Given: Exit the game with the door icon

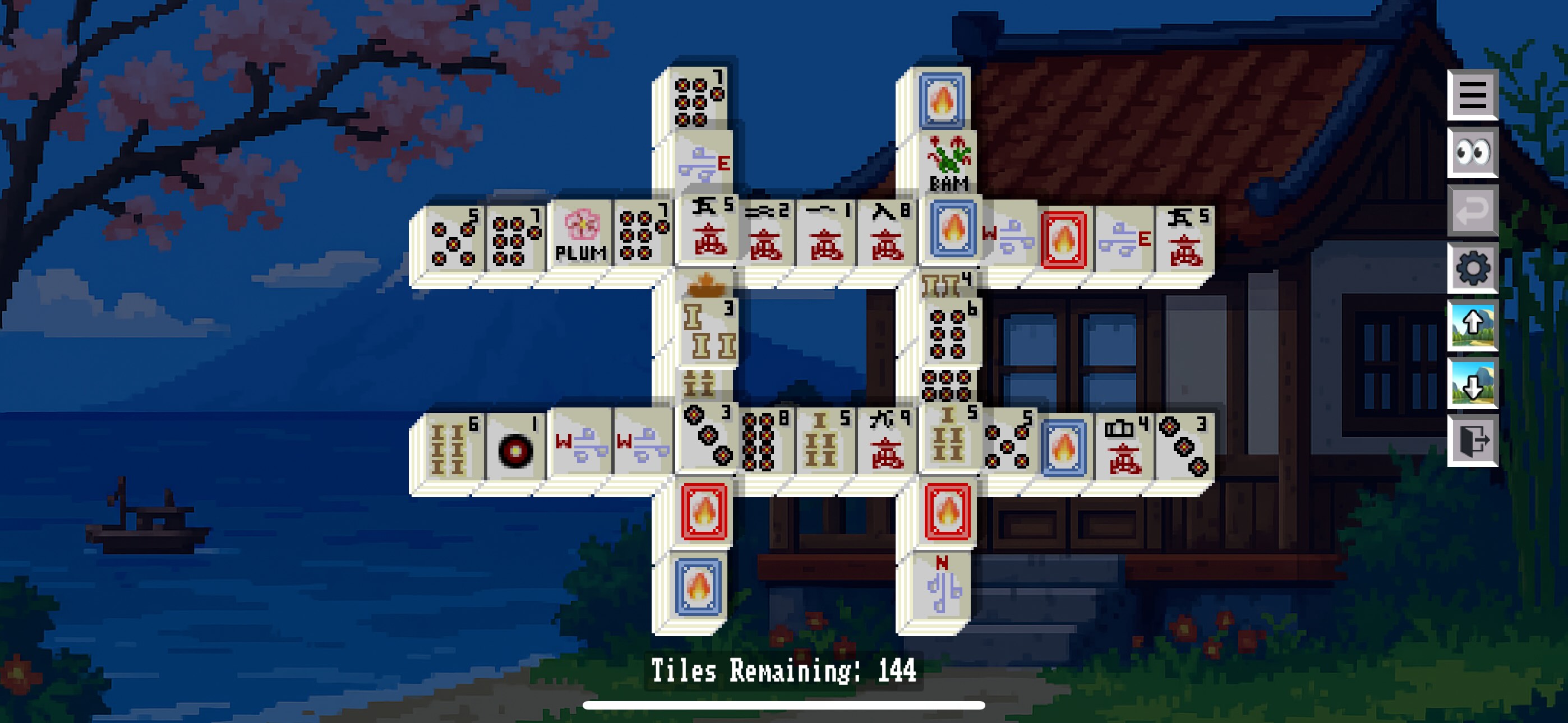Looking at the screenshot, I should coord(1472,441).
